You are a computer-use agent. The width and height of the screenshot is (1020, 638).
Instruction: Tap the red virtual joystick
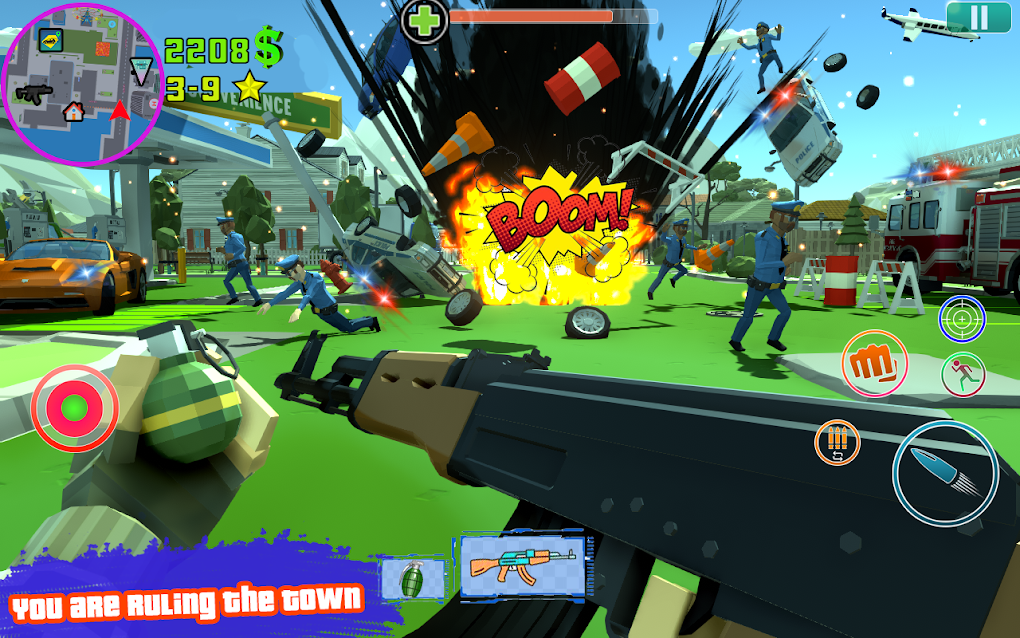coord(75,407)
